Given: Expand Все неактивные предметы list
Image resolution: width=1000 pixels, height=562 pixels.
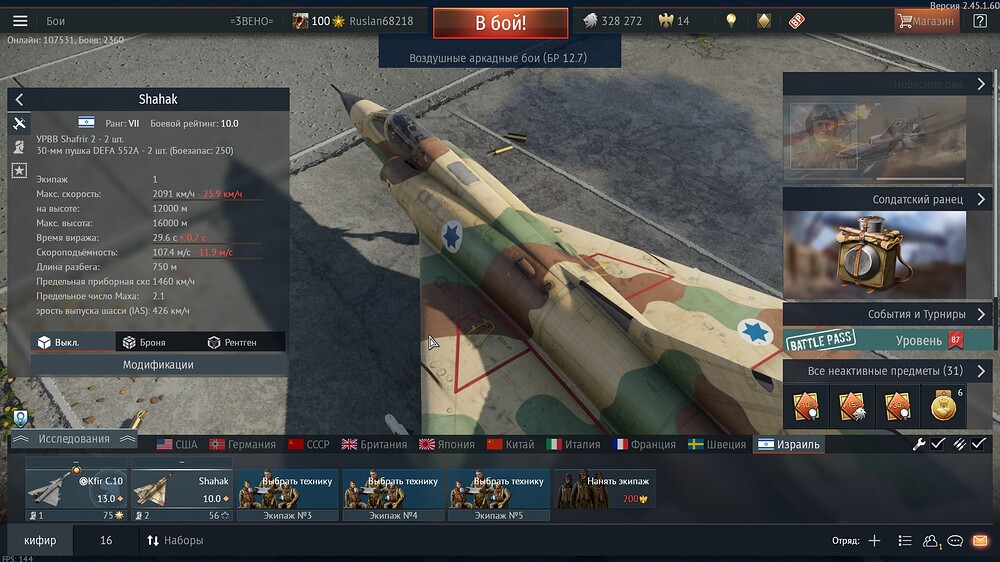Looking at the screenshot, I should [887, 371].
